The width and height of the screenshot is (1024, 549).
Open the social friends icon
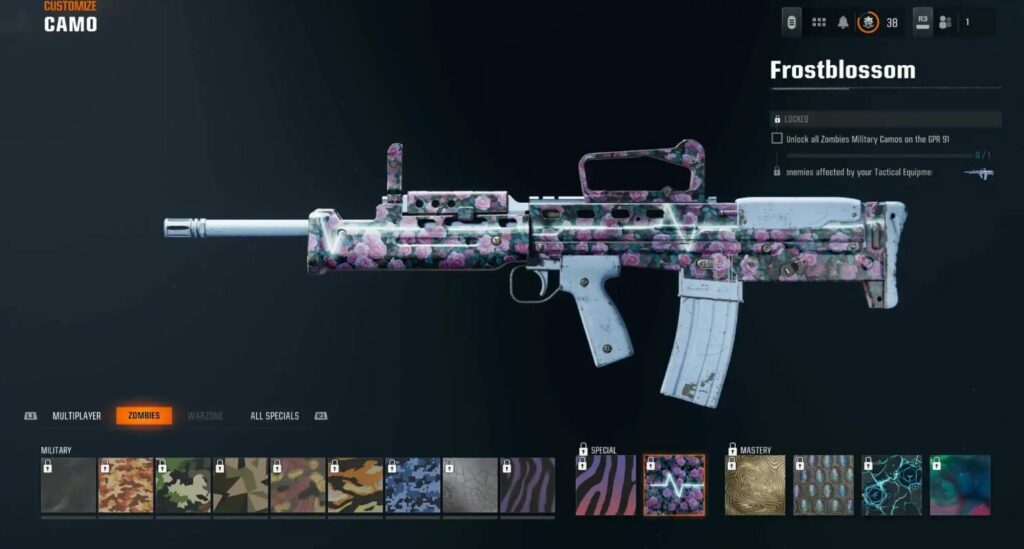click(945, 22)
